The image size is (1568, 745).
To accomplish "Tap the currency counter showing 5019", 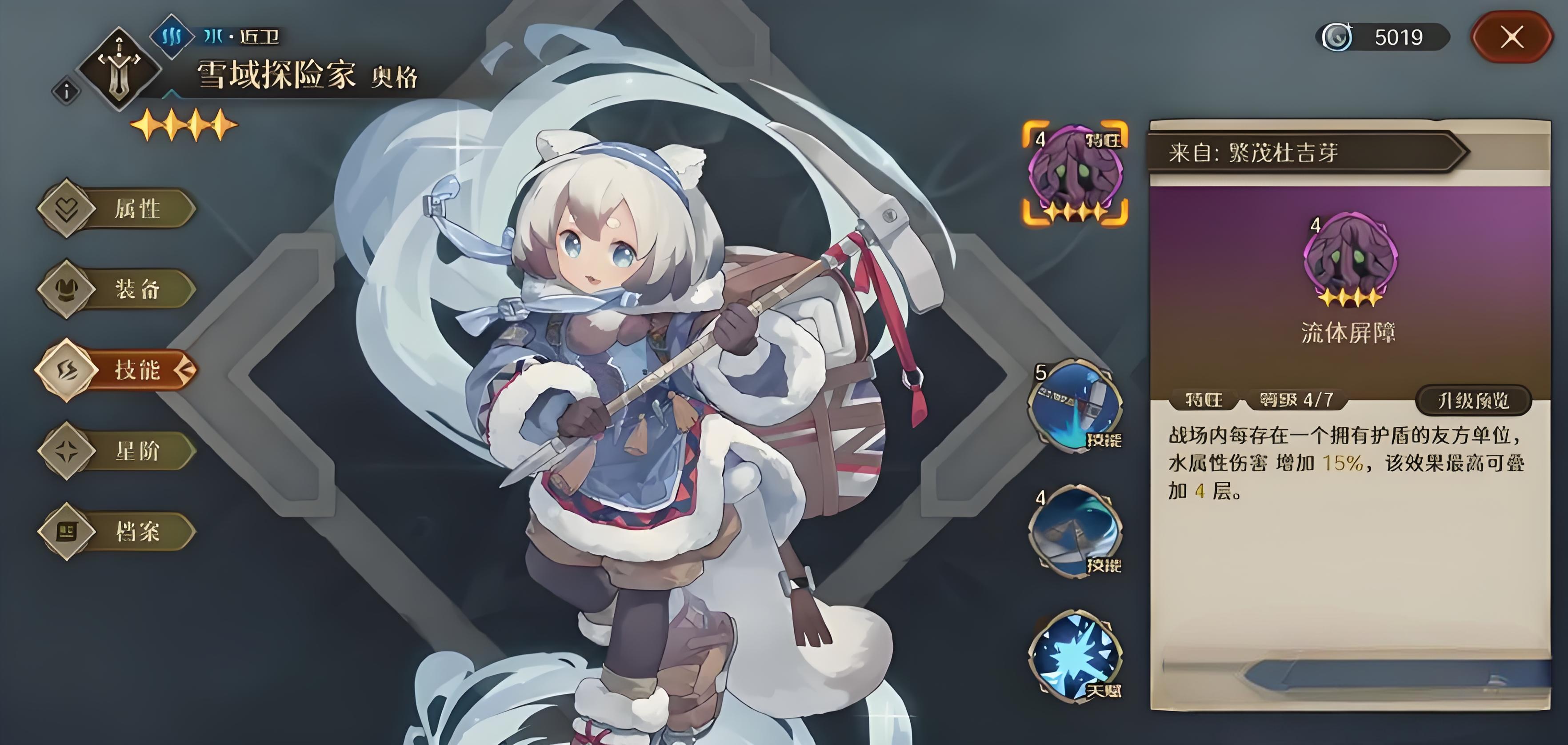I will (x=1382, y=38).
